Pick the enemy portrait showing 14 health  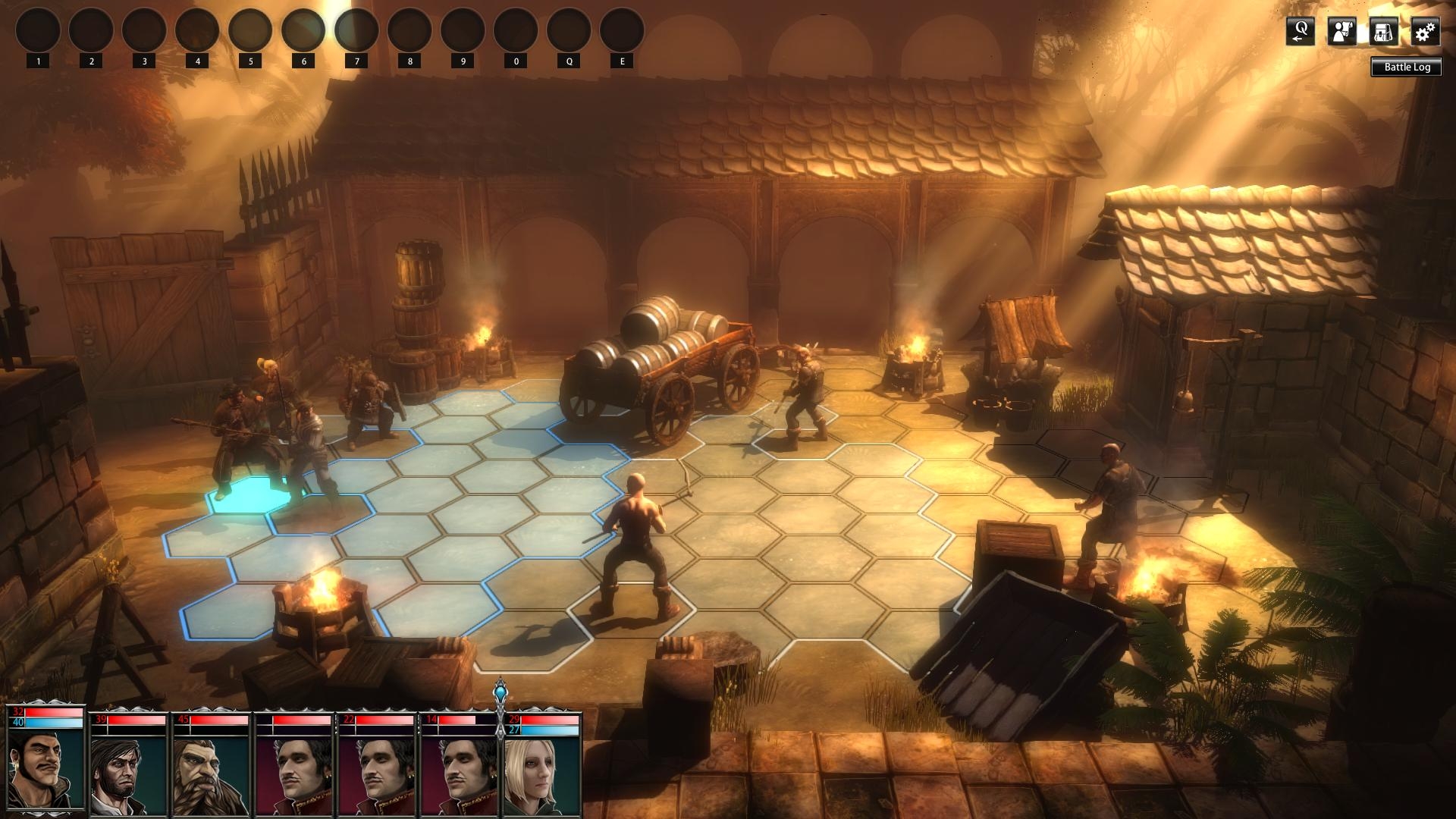click(459, 772)
